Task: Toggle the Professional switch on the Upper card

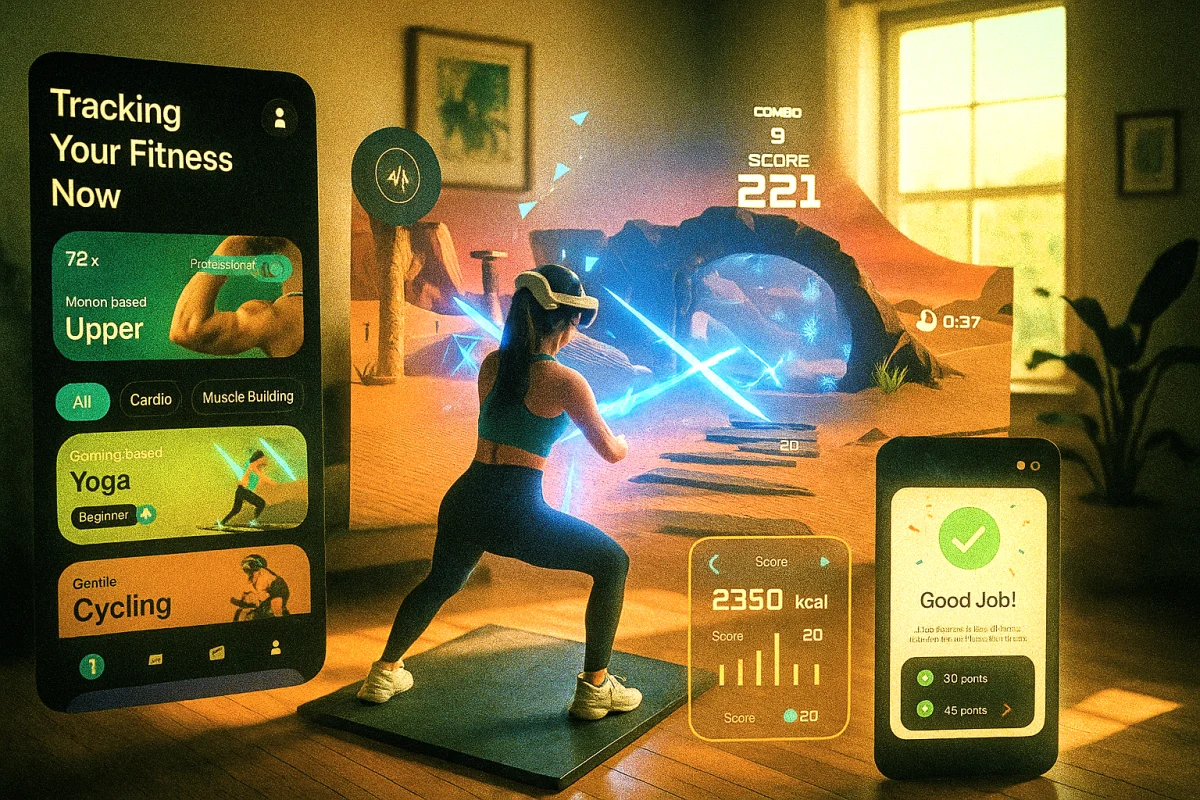Action: [268, 265]
